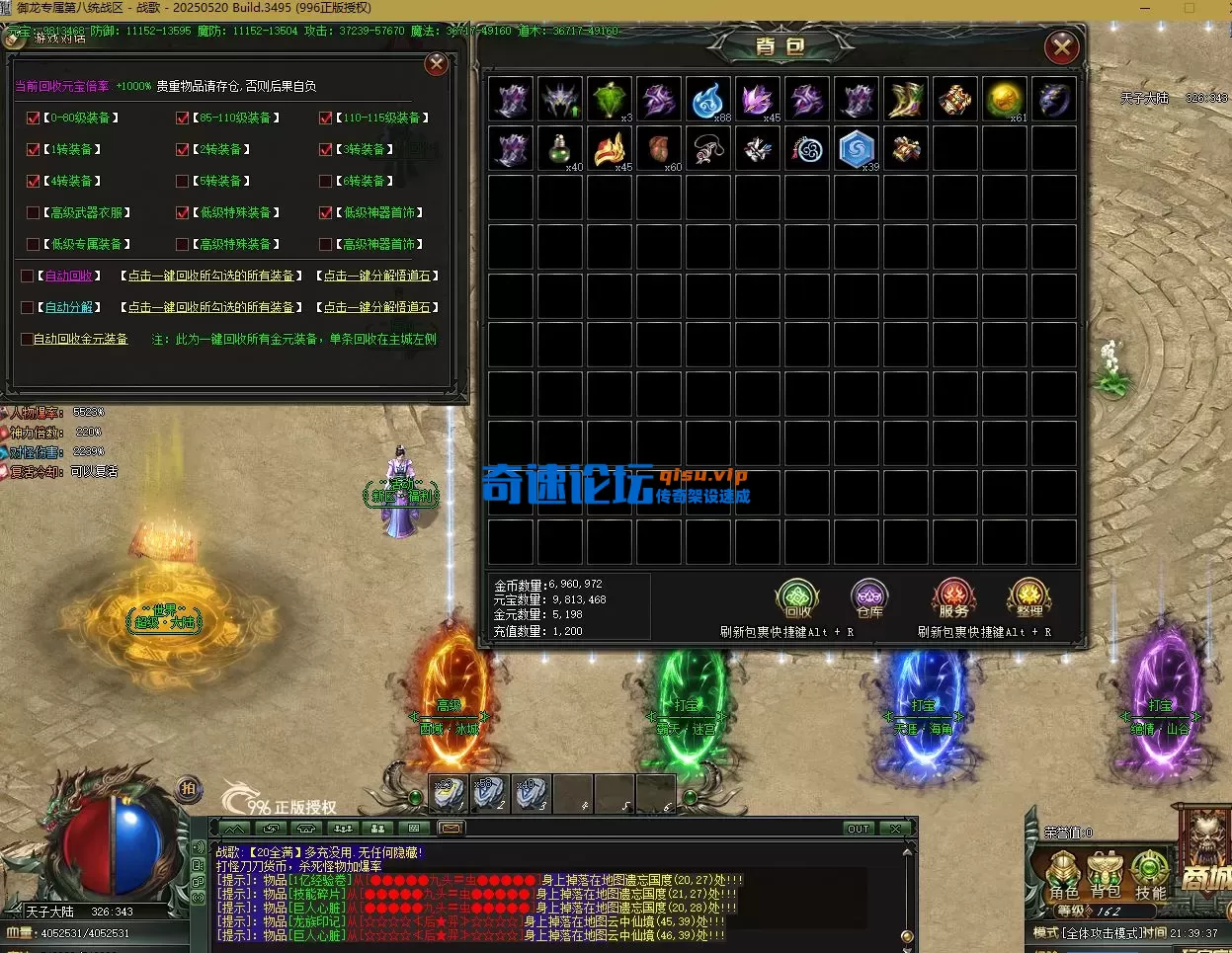Open the 技能 skills panel
The image size is (1232, 953).
(x=1150, y=875)
